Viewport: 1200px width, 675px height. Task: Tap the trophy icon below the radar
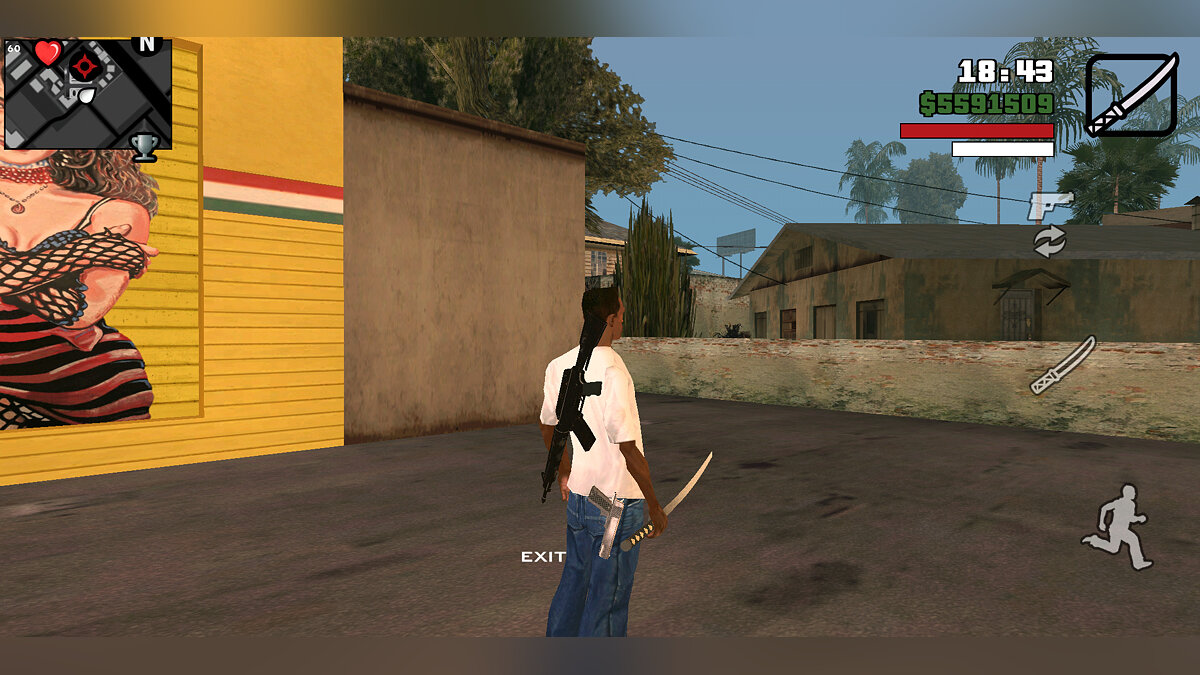(x=145, y=147)
